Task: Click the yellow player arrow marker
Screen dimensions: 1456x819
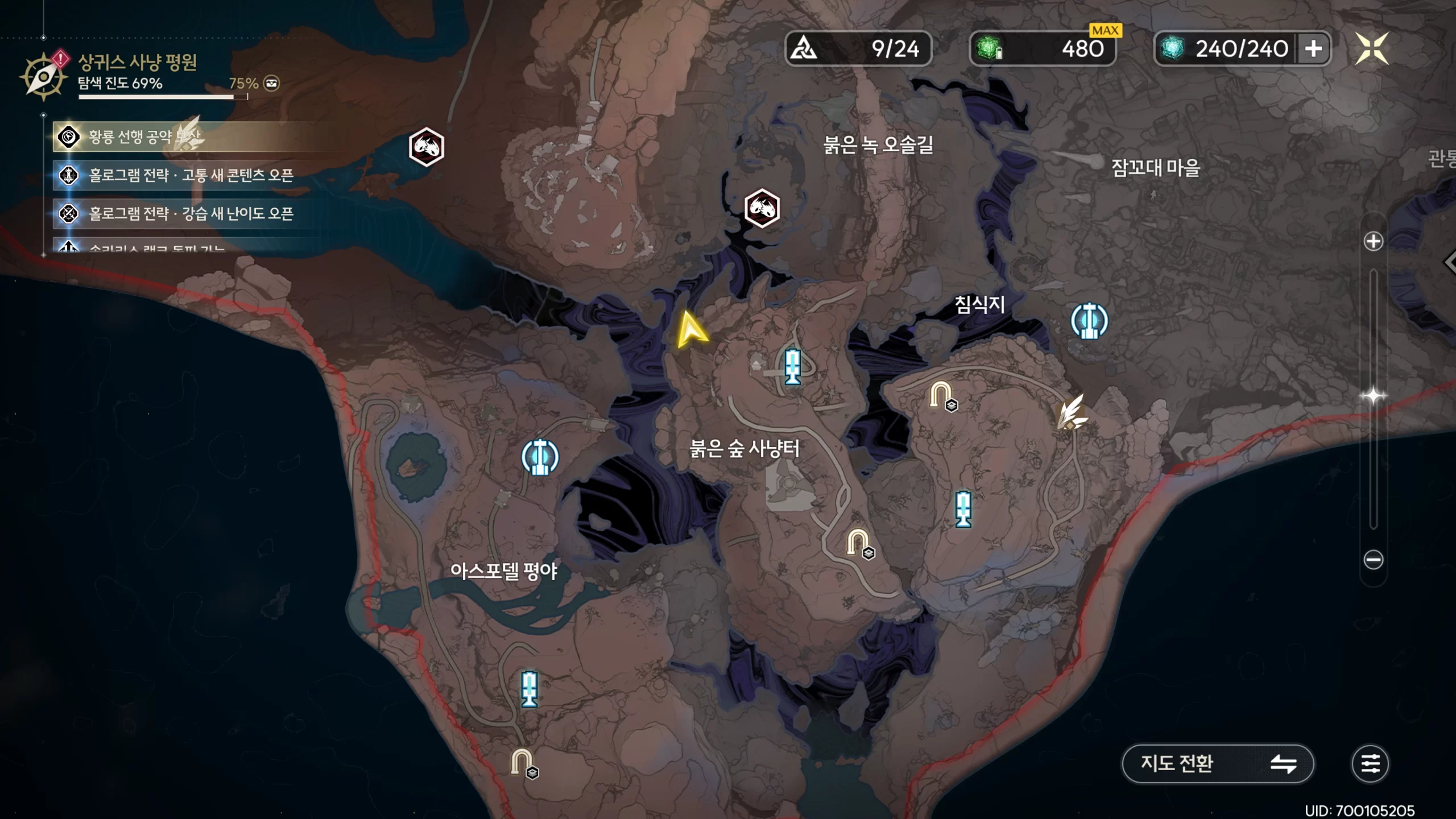Action: click(x=691, y=330)
